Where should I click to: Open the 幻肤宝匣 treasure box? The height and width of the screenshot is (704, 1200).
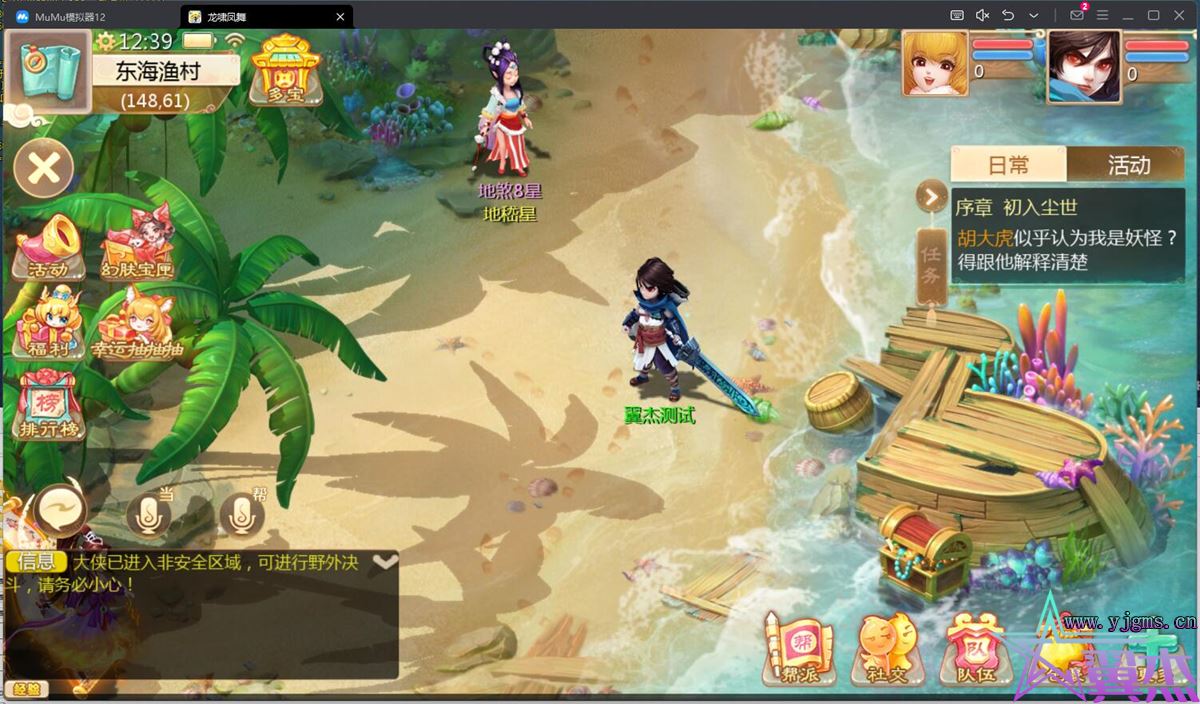pyautogui.click(x=138, y=245)
